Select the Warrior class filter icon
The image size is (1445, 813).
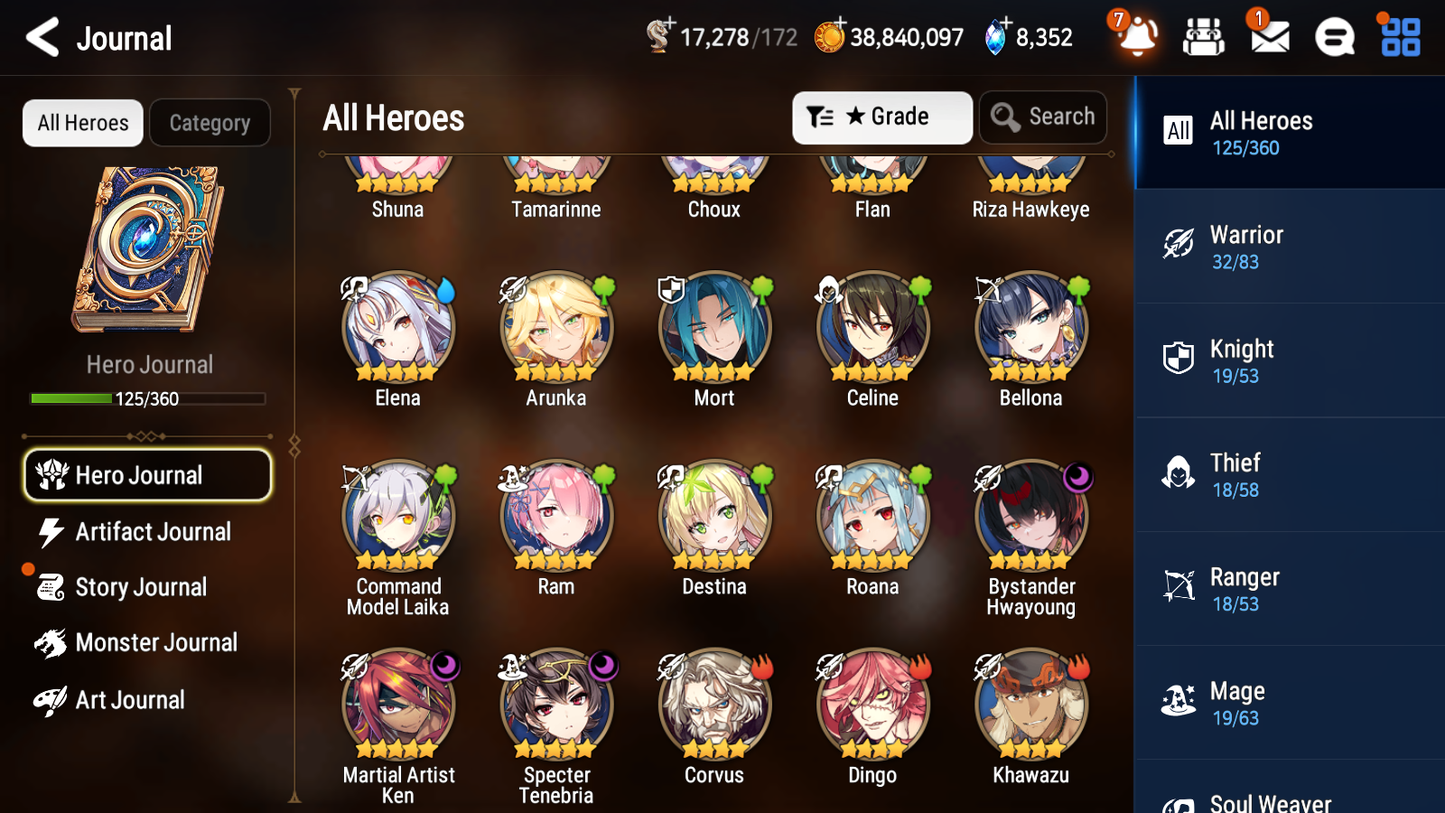coord(1179,245)
